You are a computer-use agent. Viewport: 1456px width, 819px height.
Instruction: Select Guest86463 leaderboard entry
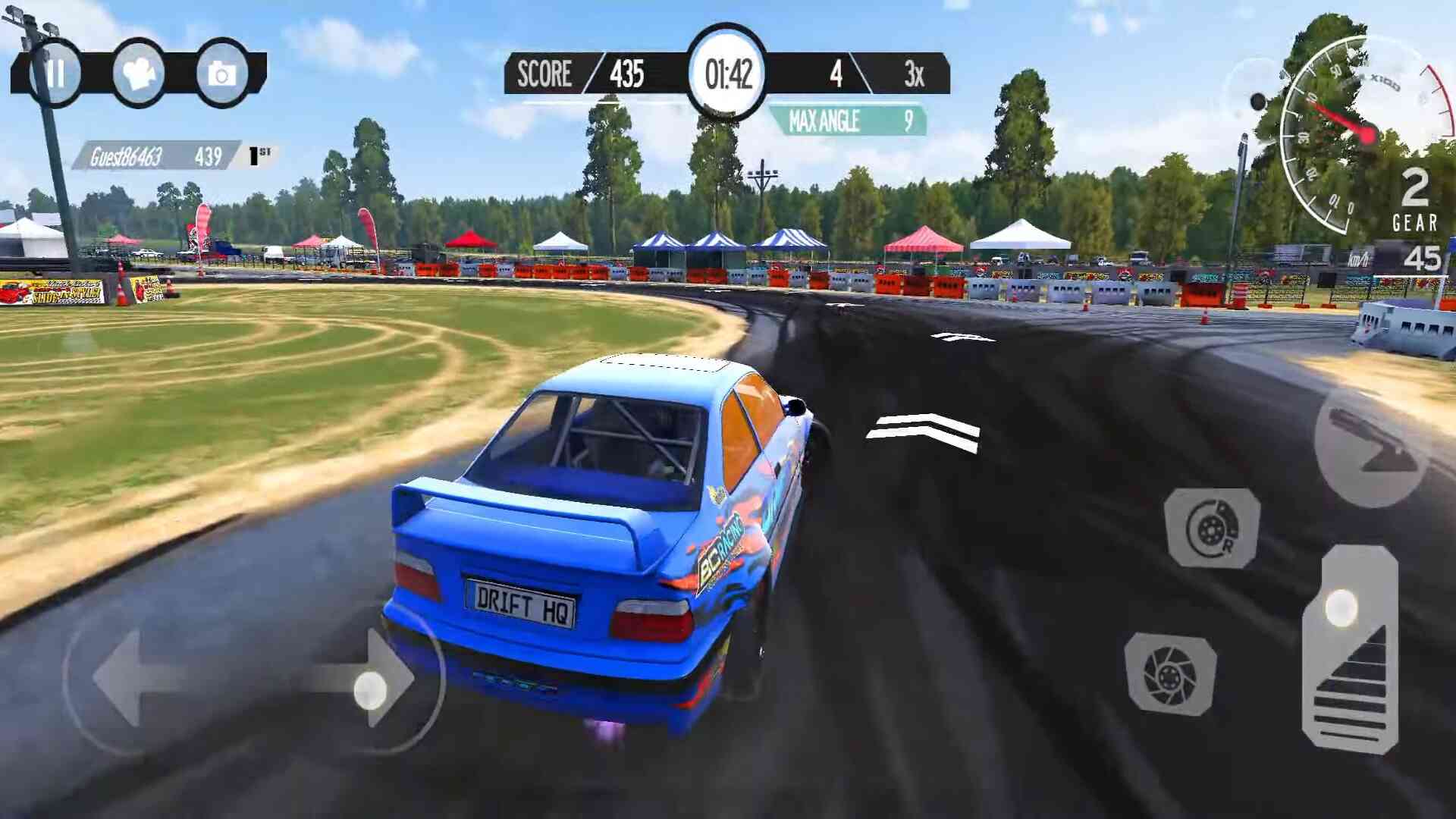157,156
